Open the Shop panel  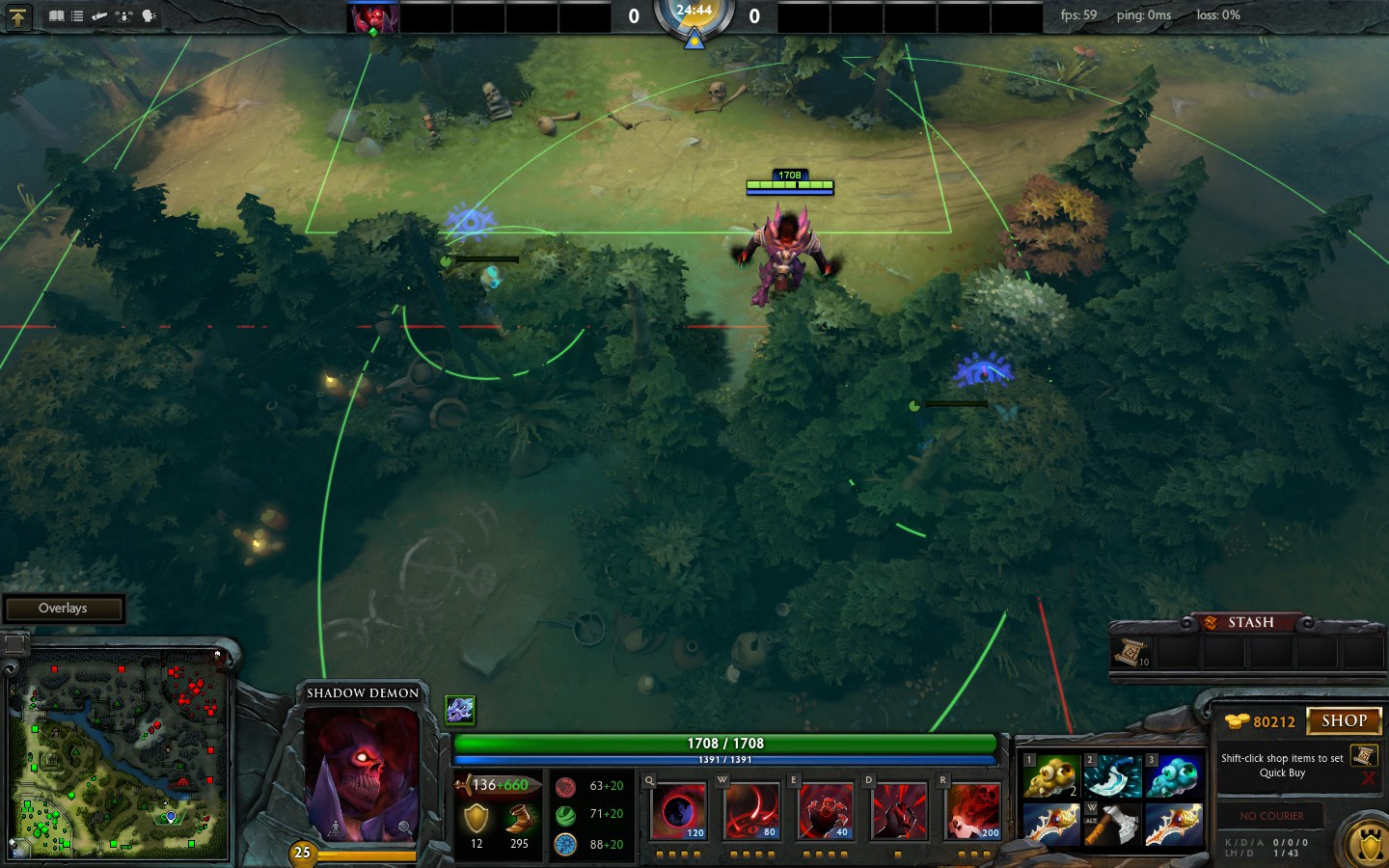(1344, 721)
